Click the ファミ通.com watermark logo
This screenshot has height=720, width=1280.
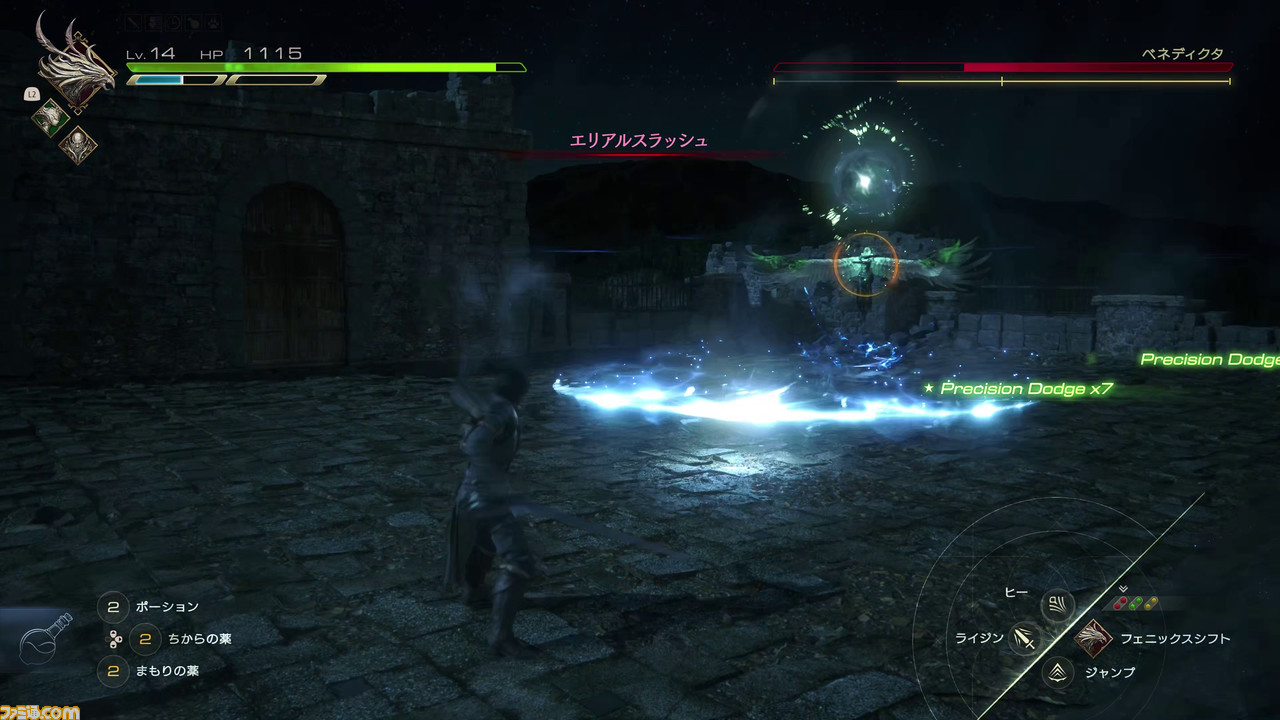pos(40,711)
